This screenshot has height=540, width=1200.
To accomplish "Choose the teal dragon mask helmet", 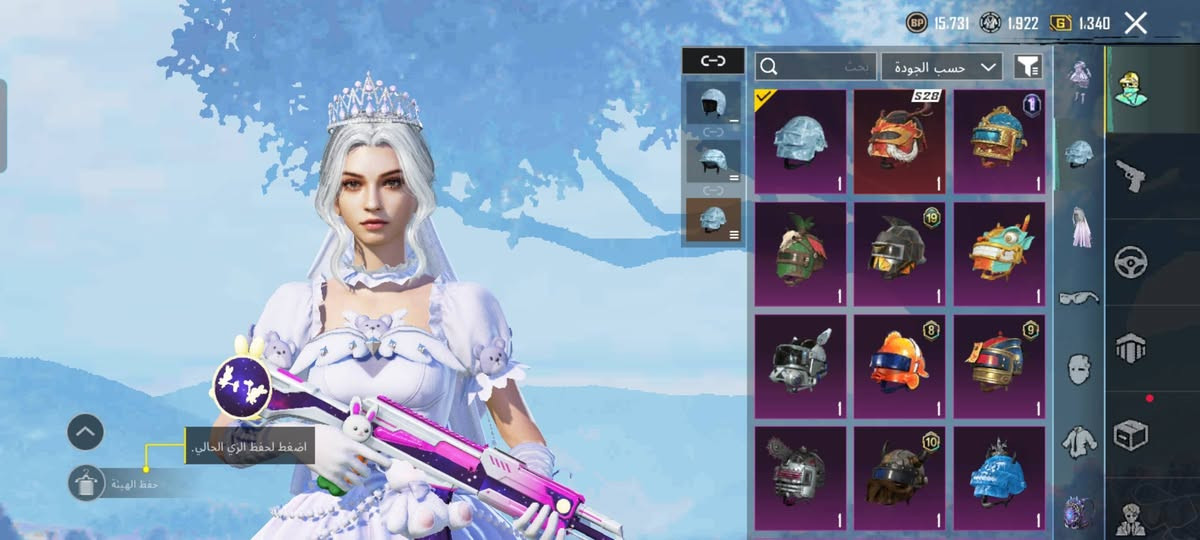I will 998,254.
